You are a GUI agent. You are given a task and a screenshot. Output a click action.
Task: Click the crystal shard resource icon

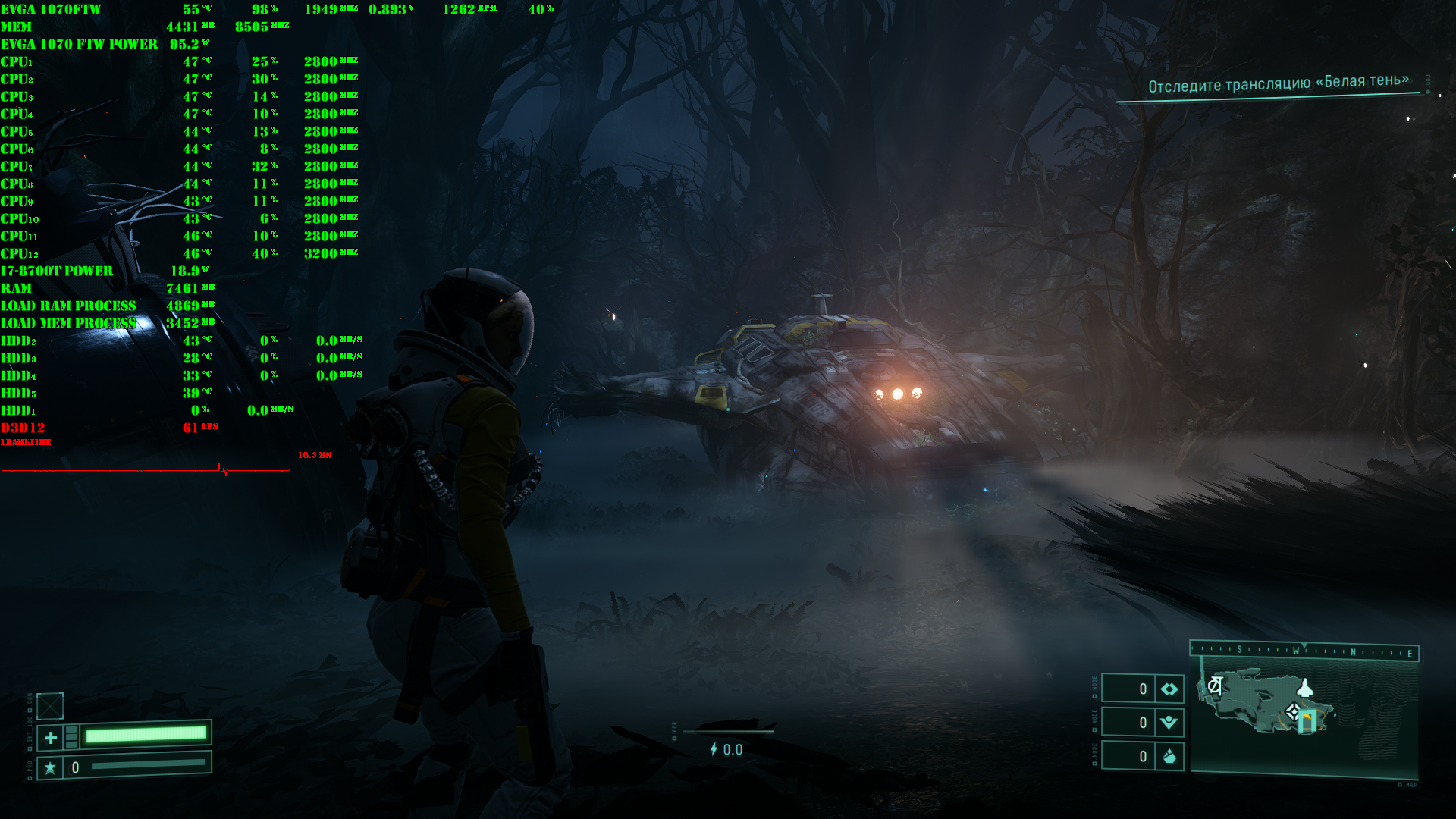1169,756
